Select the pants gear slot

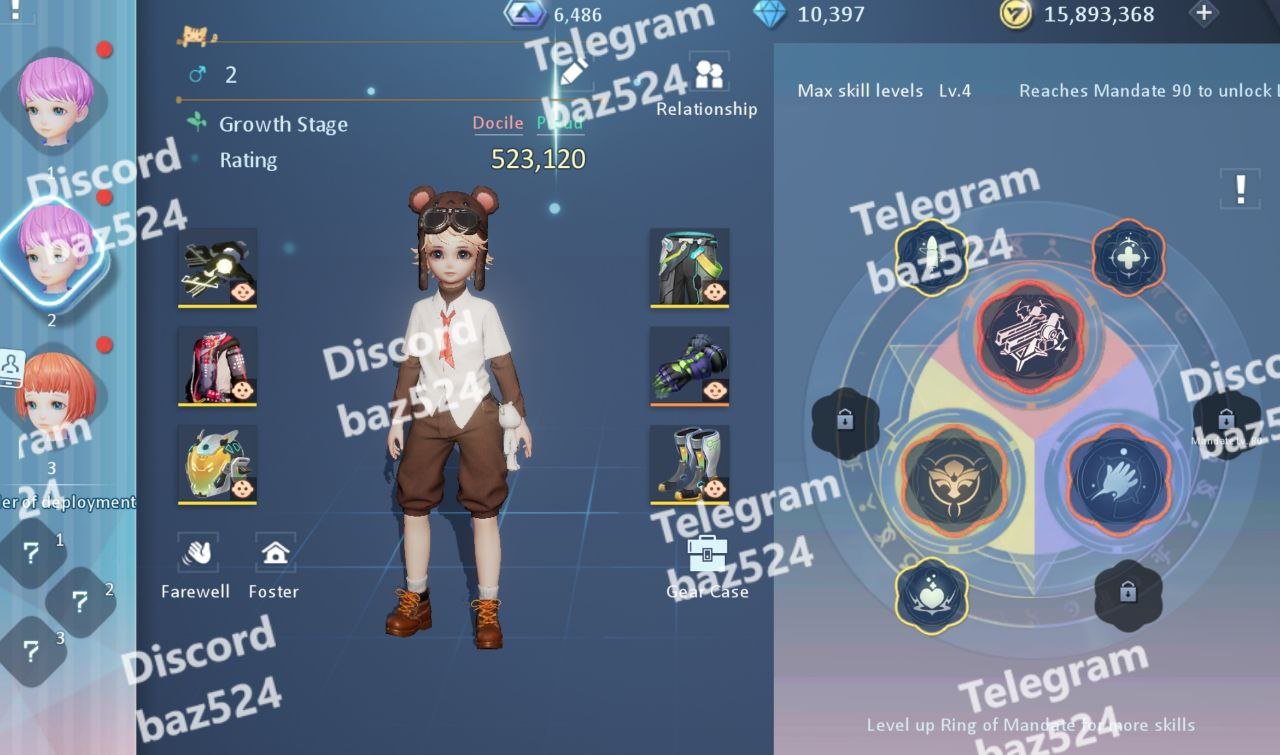coord(689,268)
